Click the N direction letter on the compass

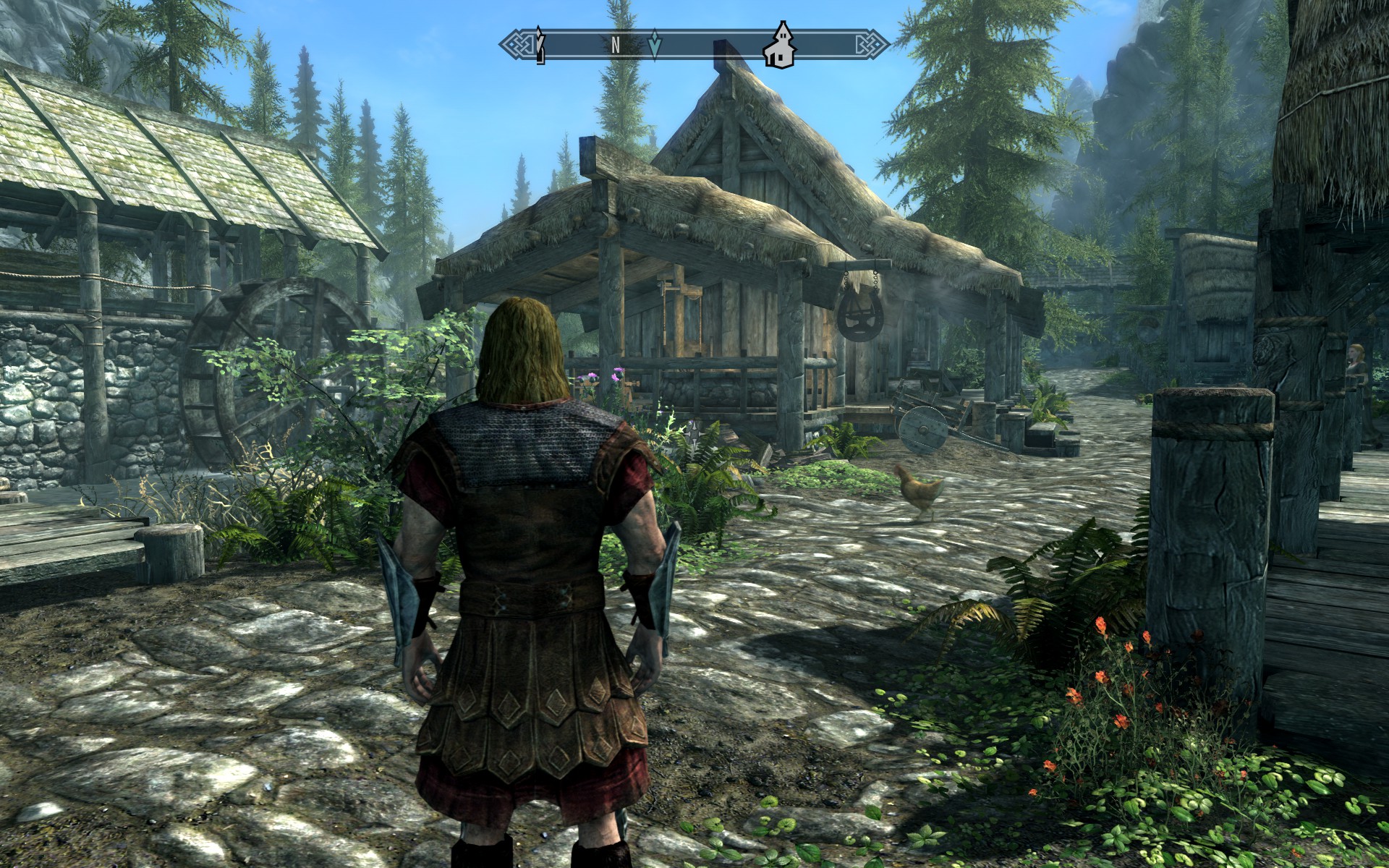coord(614,45)
